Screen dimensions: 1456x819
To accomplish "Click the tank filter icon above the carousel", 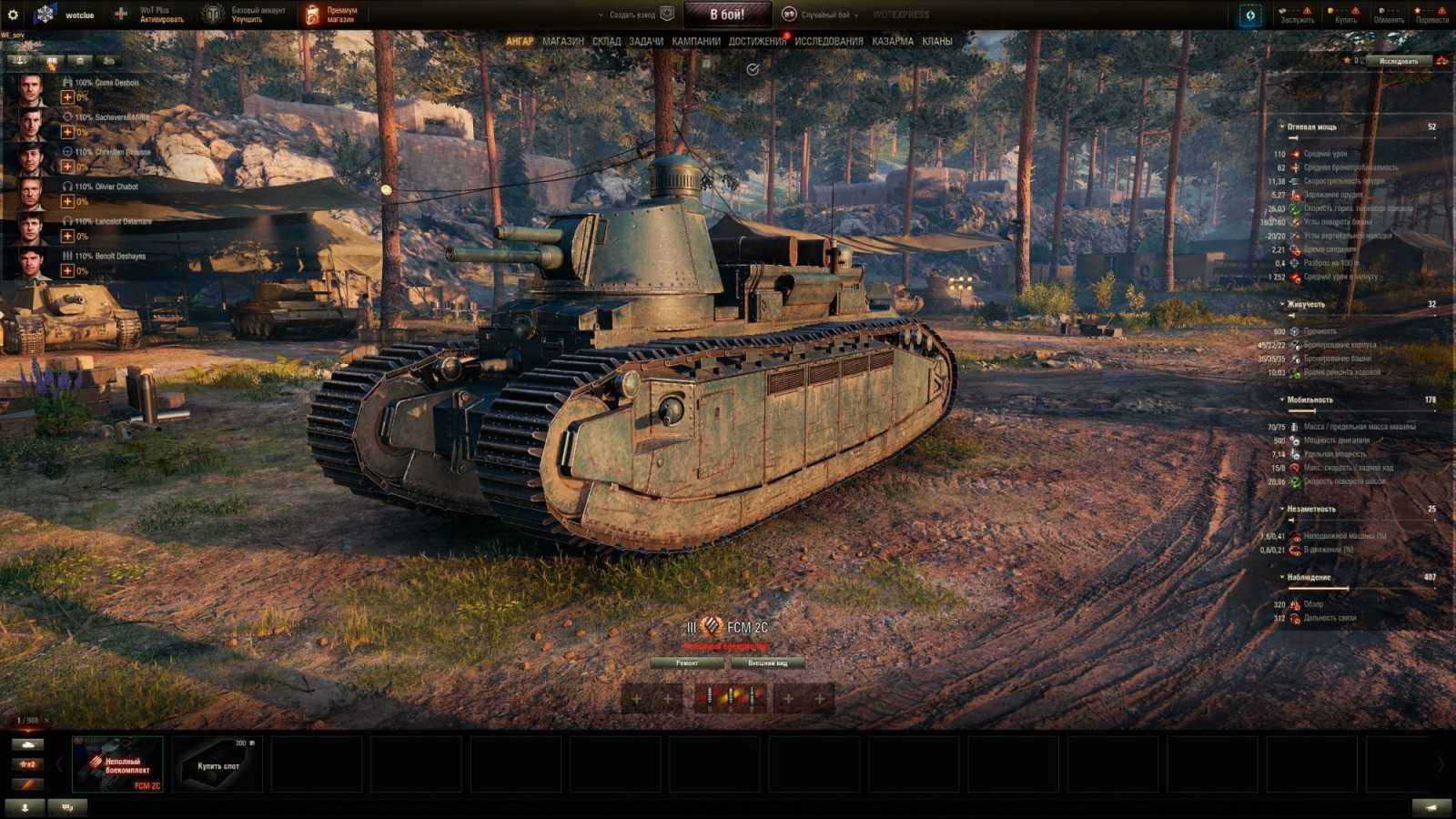I will click(x=27, y=743).
